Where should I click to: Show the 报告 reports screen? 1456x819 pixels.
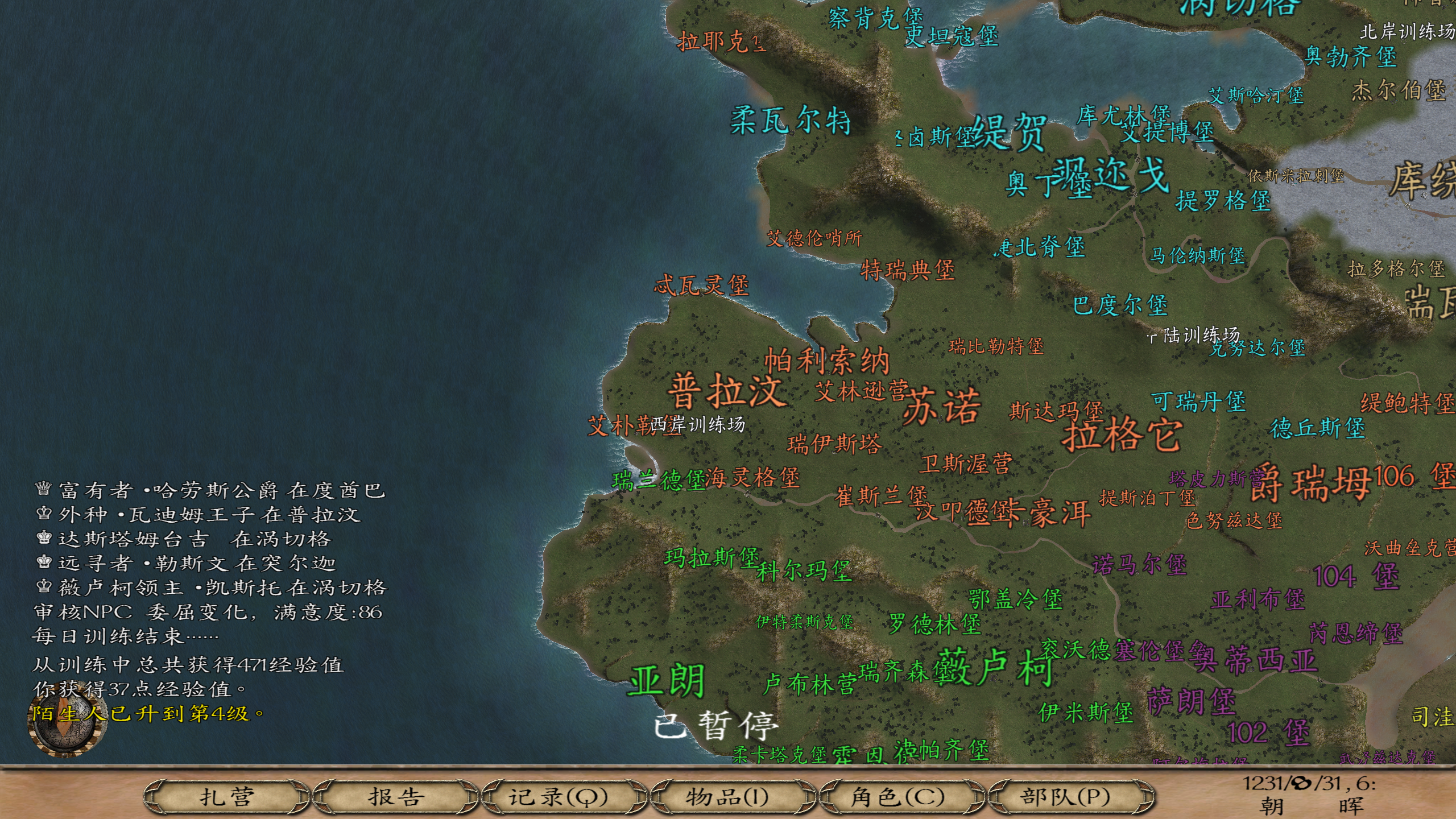click(395, 796)
